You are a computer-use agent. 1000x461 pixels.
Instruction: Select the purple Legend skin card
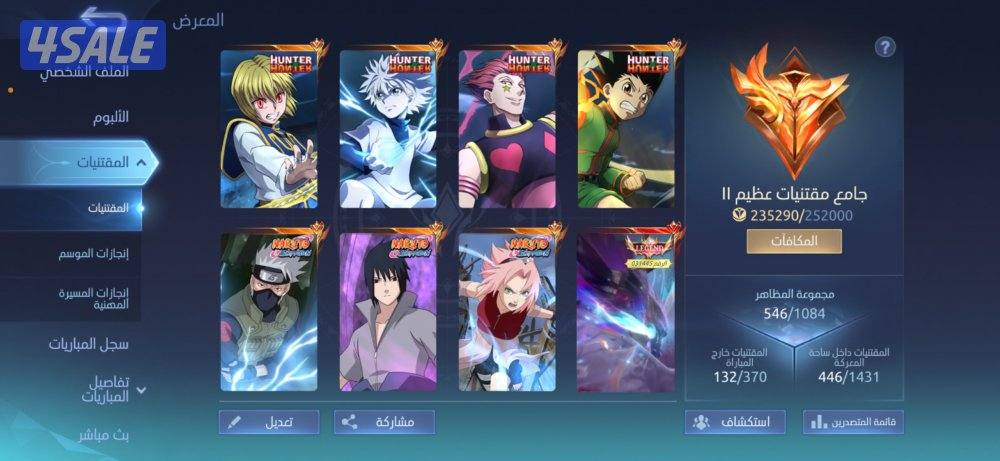(626, 311)
